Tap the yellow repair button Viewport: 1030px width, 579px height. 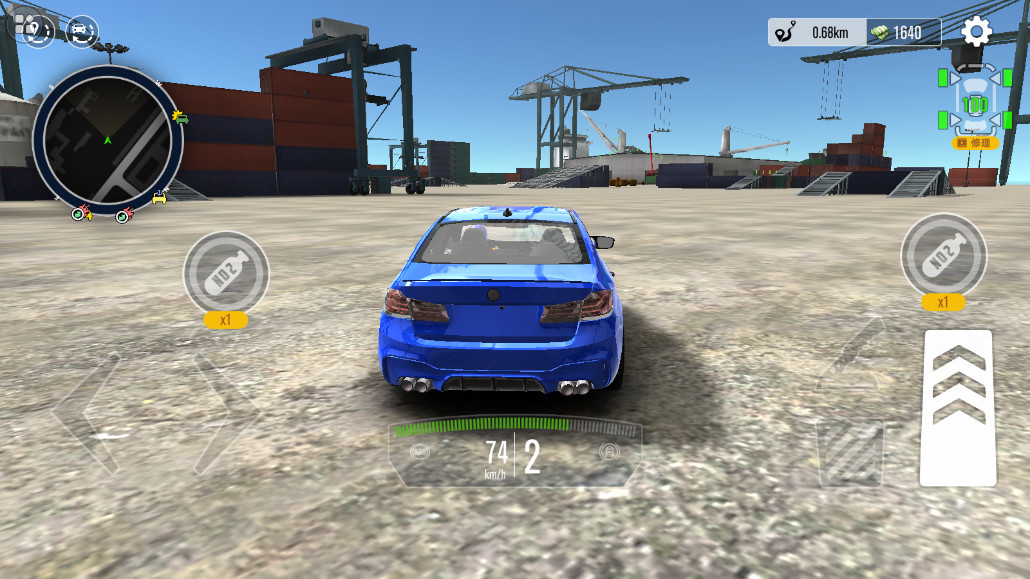coord(975,143)
